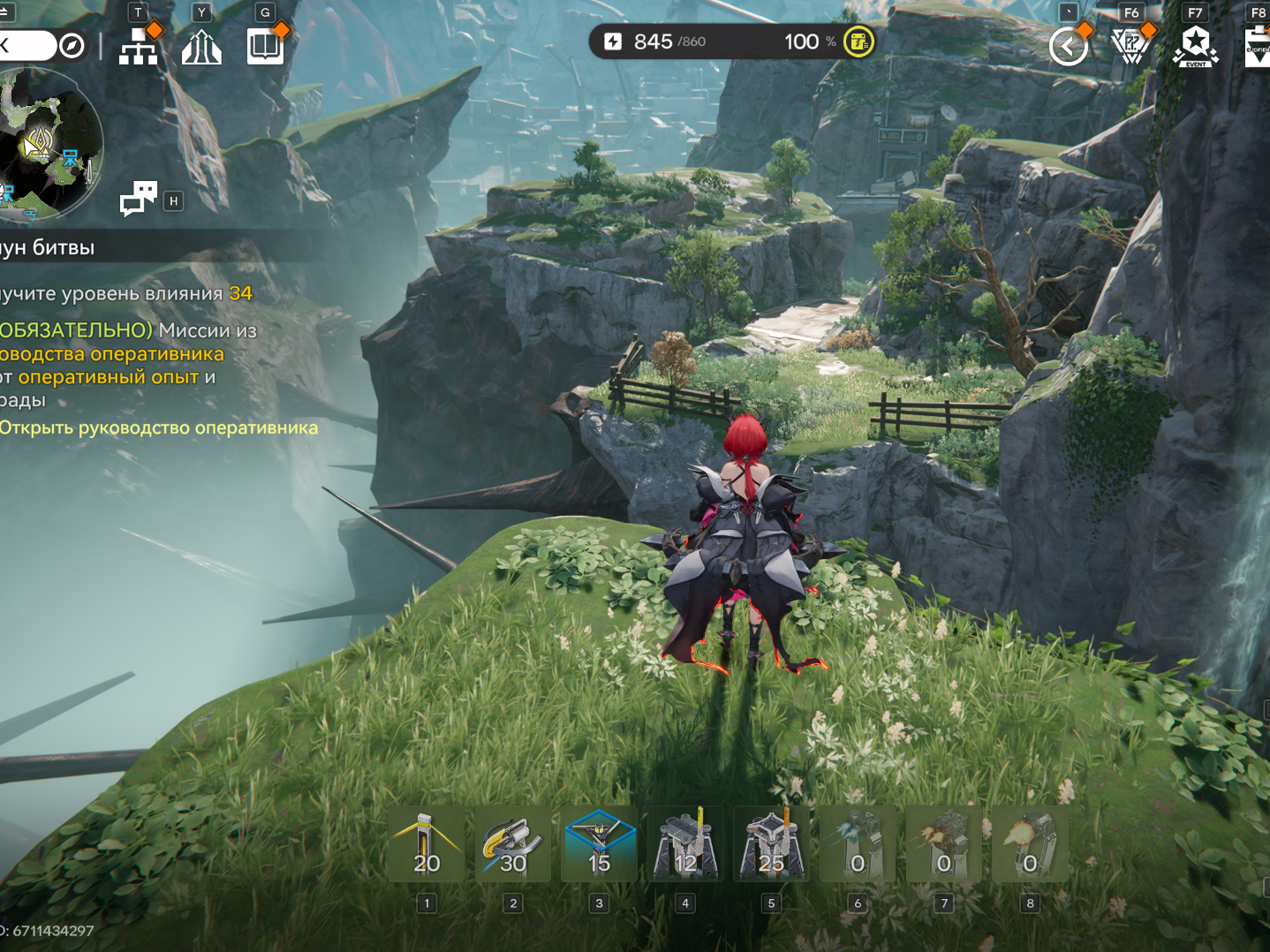Open the branching tree diagram menu

click(139, 46)
